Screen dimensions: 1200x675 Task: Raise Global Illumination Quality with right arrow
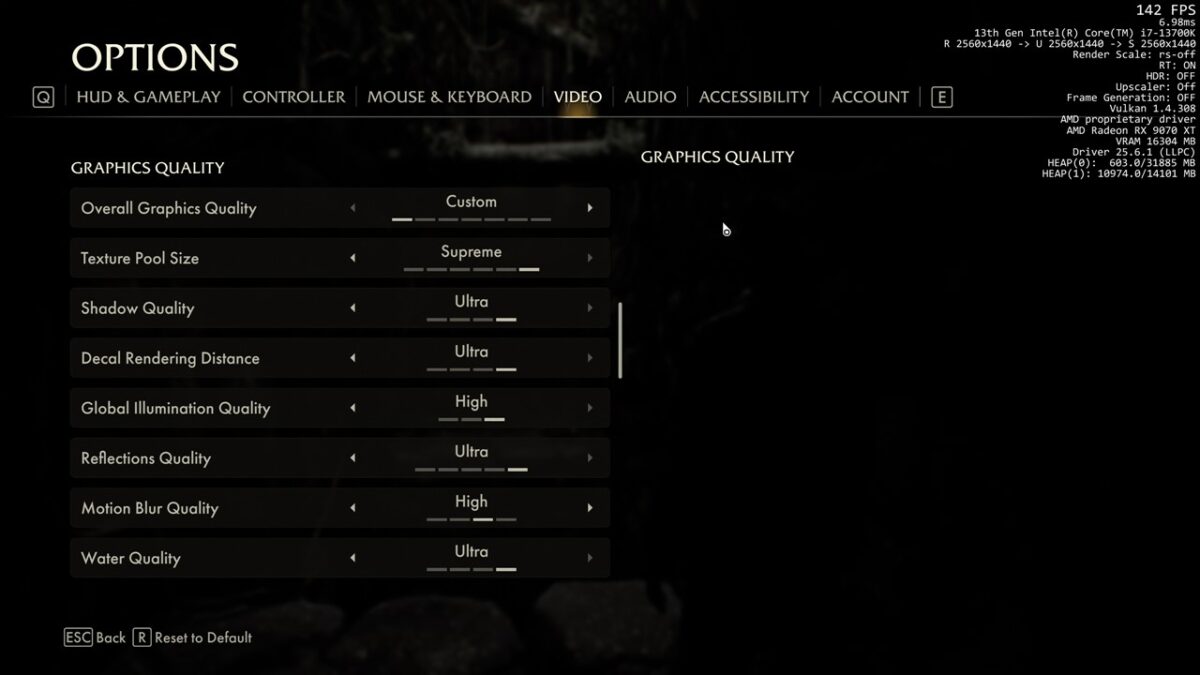(x=590, y=408)
